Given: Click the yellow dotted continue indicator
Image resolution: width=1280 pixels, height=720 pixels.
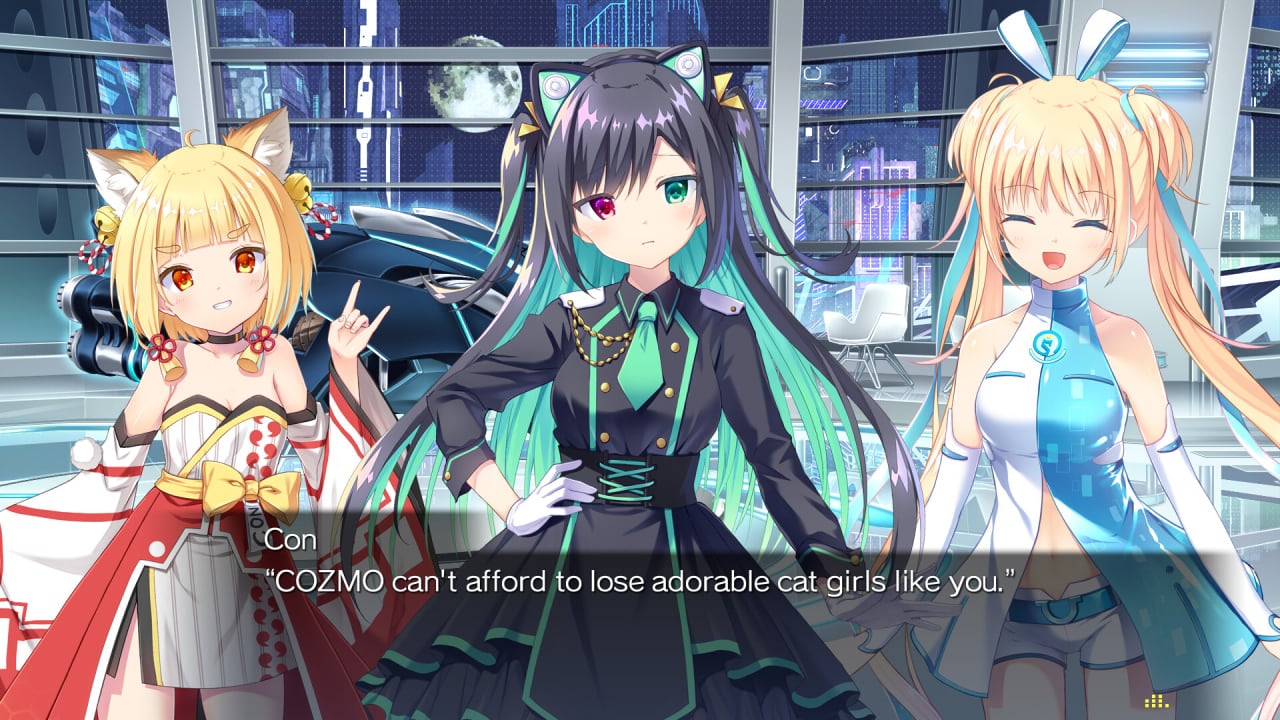Looking at the screenshot, I should click(x=1156, y=701).
